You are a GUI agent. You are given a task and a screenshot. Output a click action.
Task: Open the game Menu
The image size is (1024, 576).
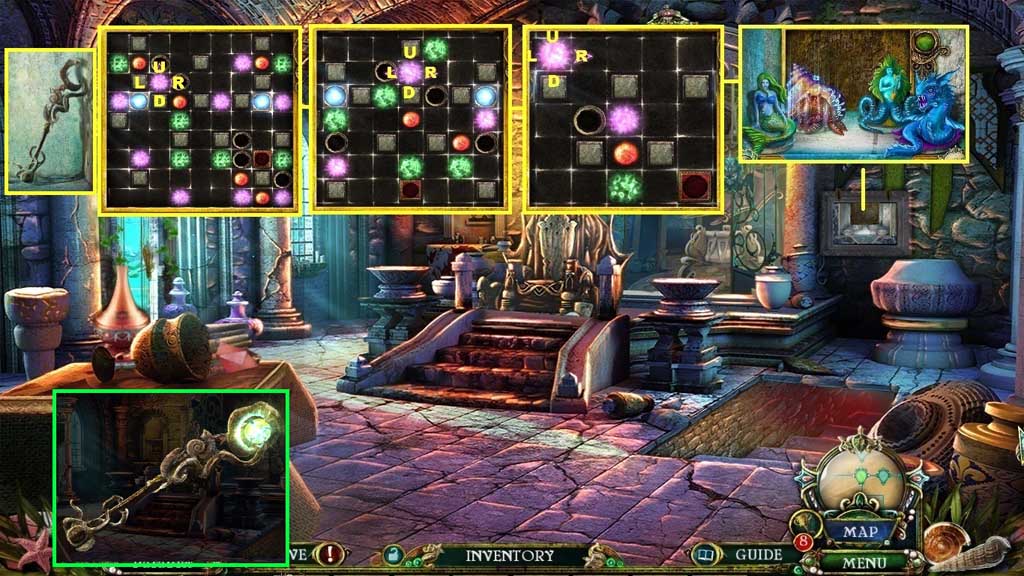pyautogui.click(x=860, y=561)
